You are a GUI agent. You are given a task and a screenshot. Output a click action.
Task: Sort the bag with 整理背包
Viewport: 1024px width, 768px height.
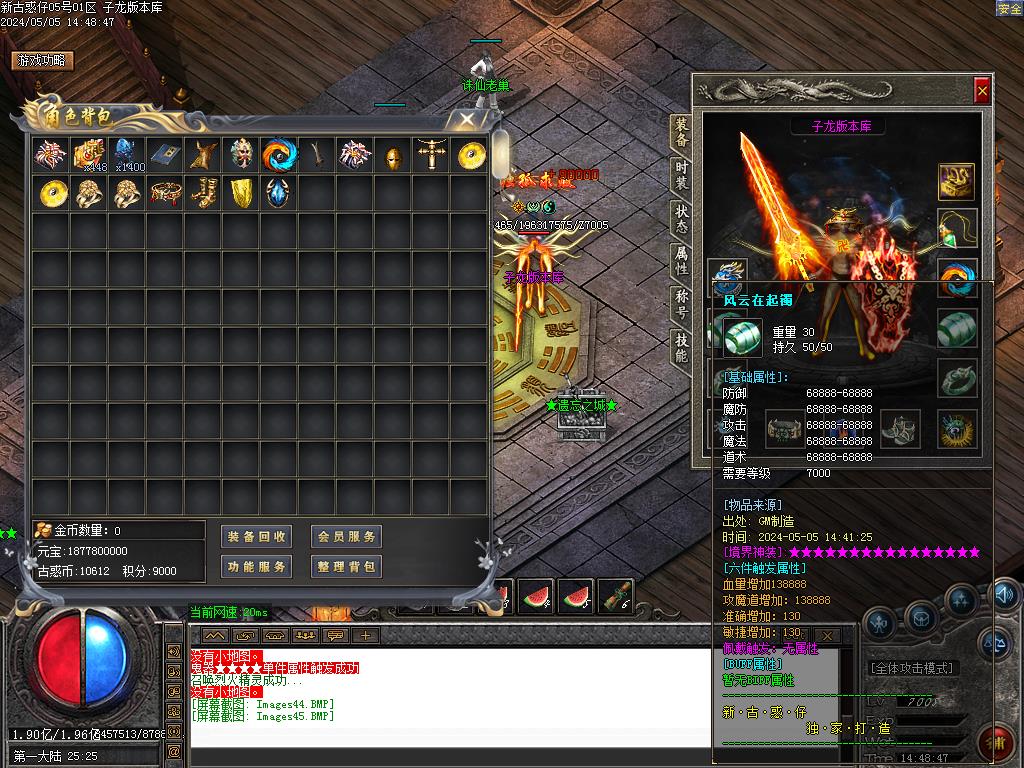pyautogui.click(x=346, y=567)
